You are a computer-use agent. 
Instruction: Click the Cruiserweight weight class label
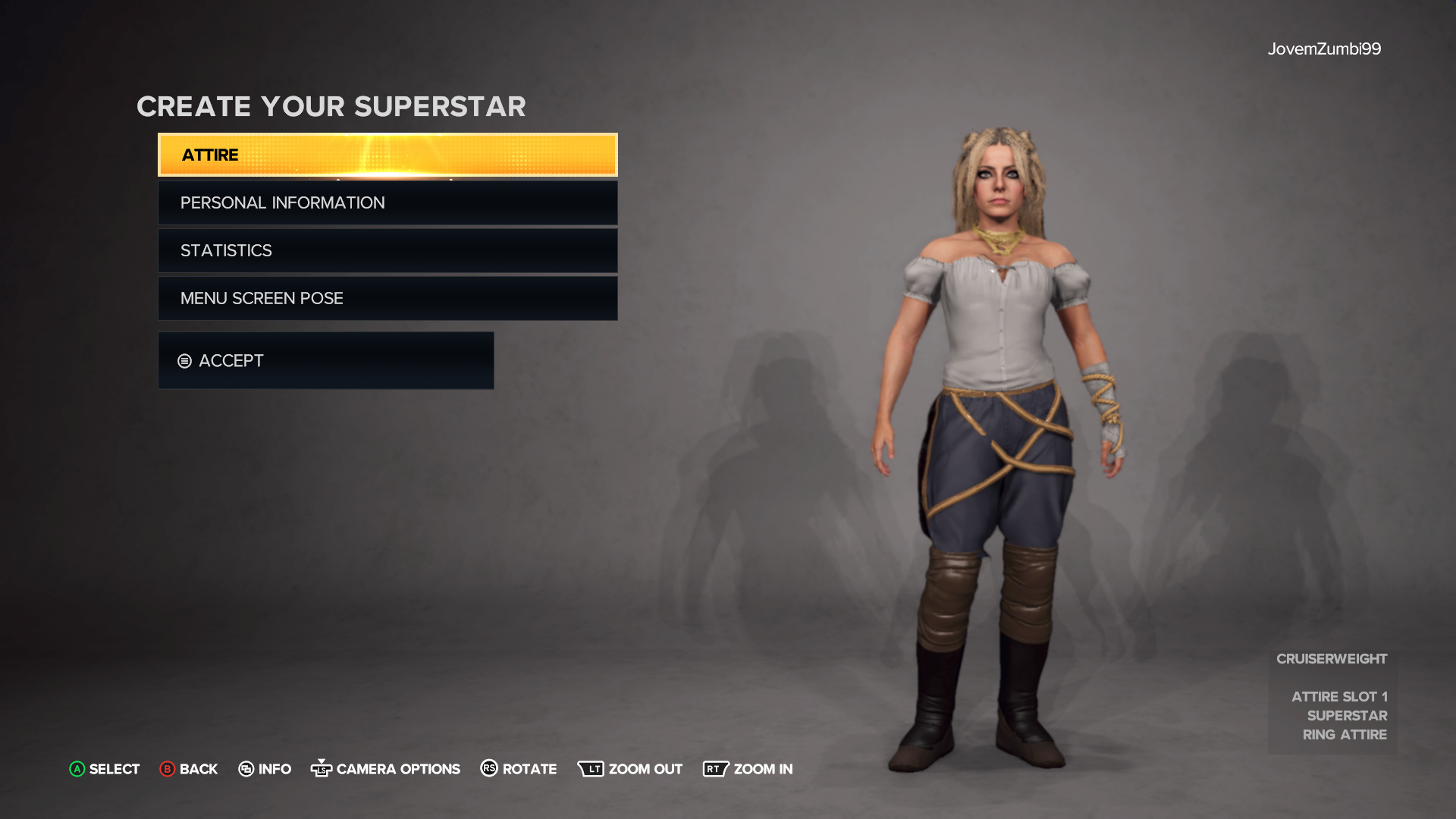pyautogui.click(x=1331, y=658)
